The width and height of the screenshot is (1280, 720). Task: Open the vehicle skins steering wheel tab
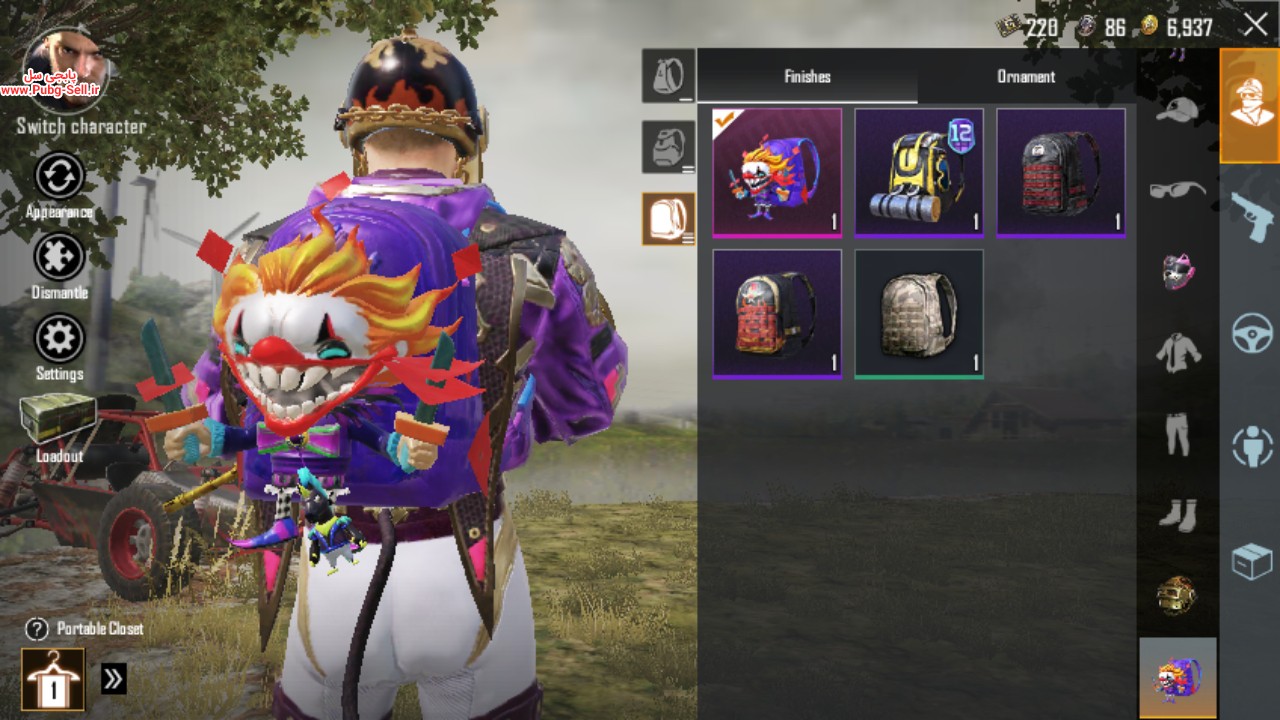(x=1251, y=333)
